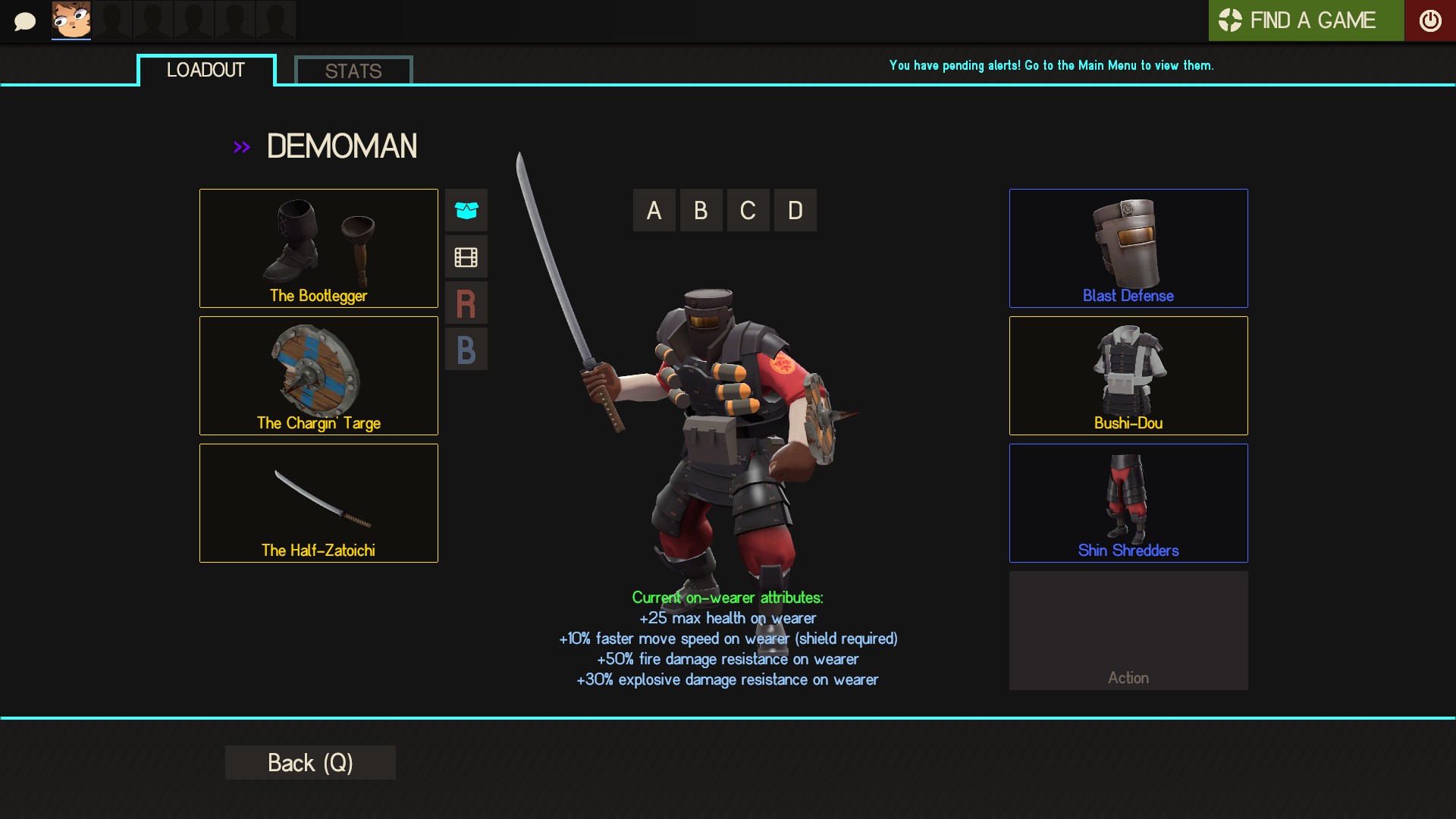Choose loadout preset D
This screenshot has height=819, width=1456.
coord(795,210)
